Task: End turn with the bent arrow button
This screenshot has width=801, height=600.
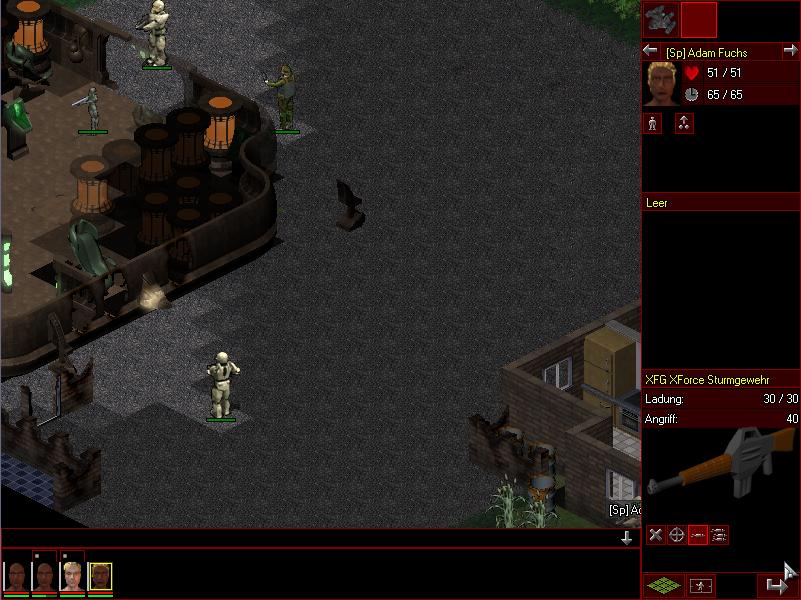Action: coord(776,585)
